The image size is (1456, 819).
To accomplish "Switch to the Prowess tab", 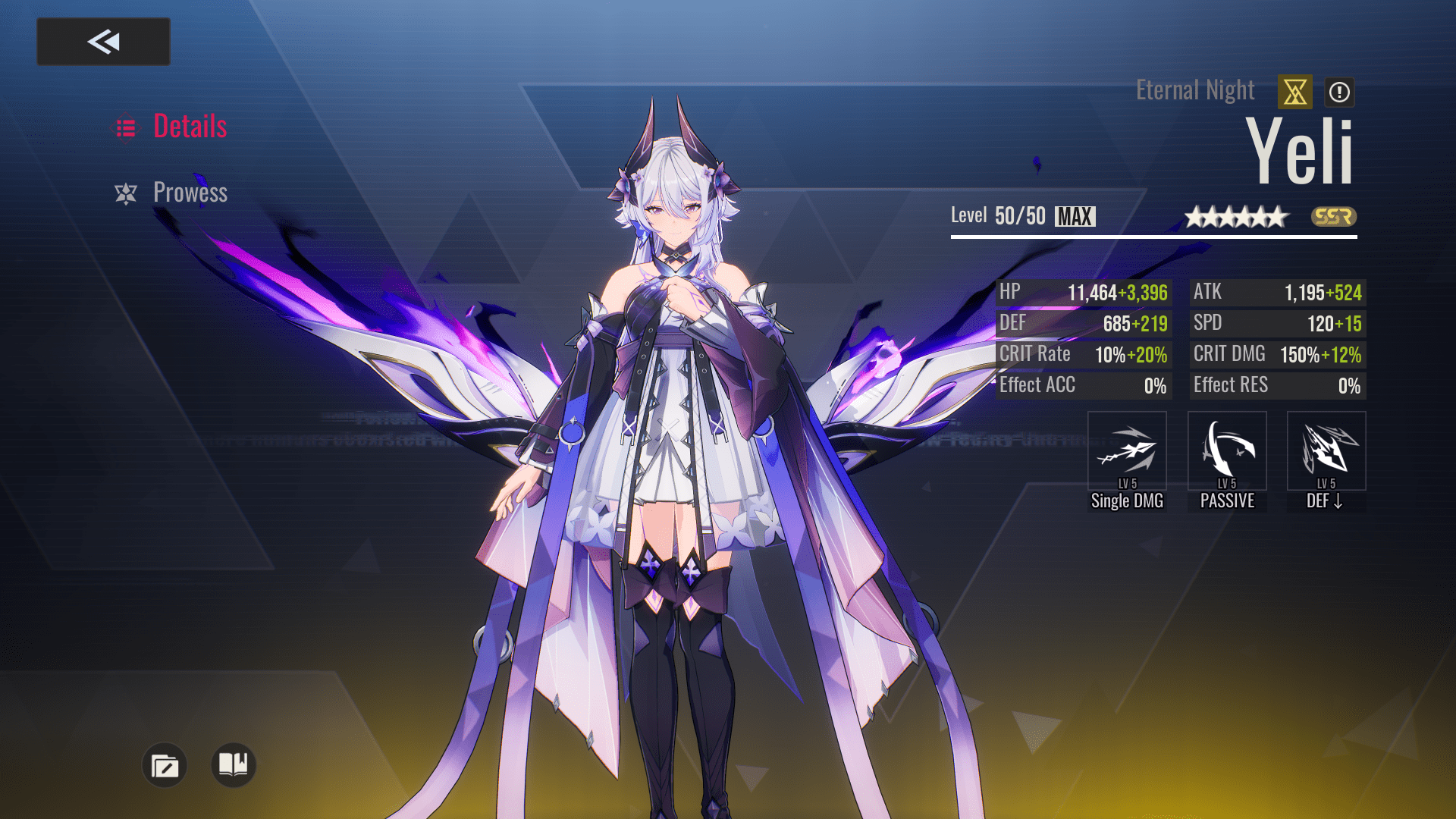I will (190, 193).
